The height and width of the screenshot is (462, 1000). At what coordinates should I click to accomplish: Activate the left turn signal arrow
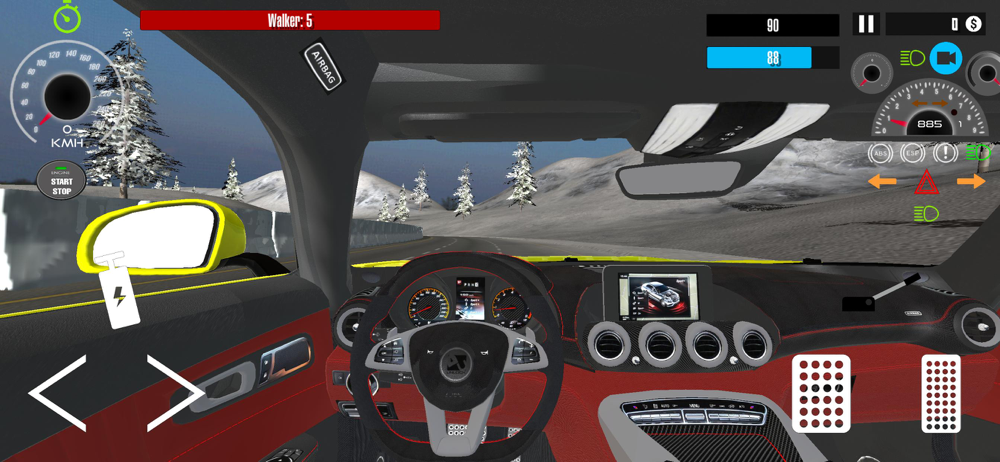pos(881,182)
